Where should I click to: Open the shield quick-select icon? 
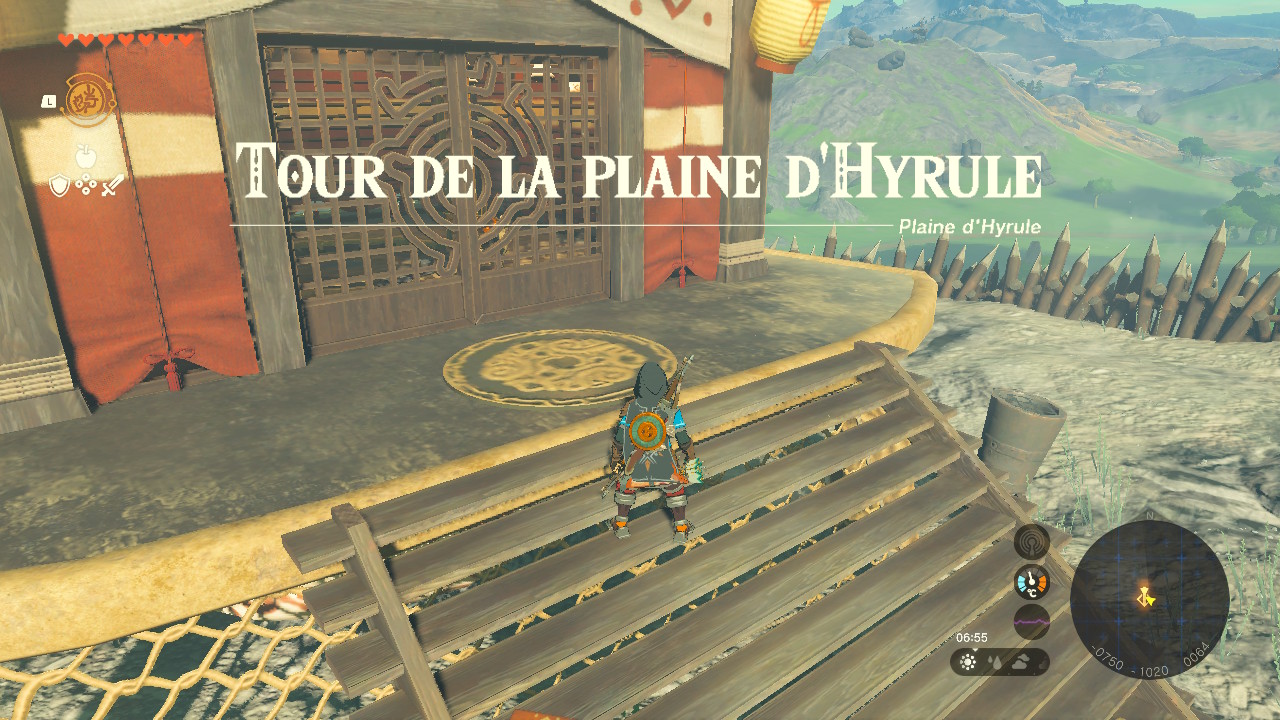(x=59, y=186)
